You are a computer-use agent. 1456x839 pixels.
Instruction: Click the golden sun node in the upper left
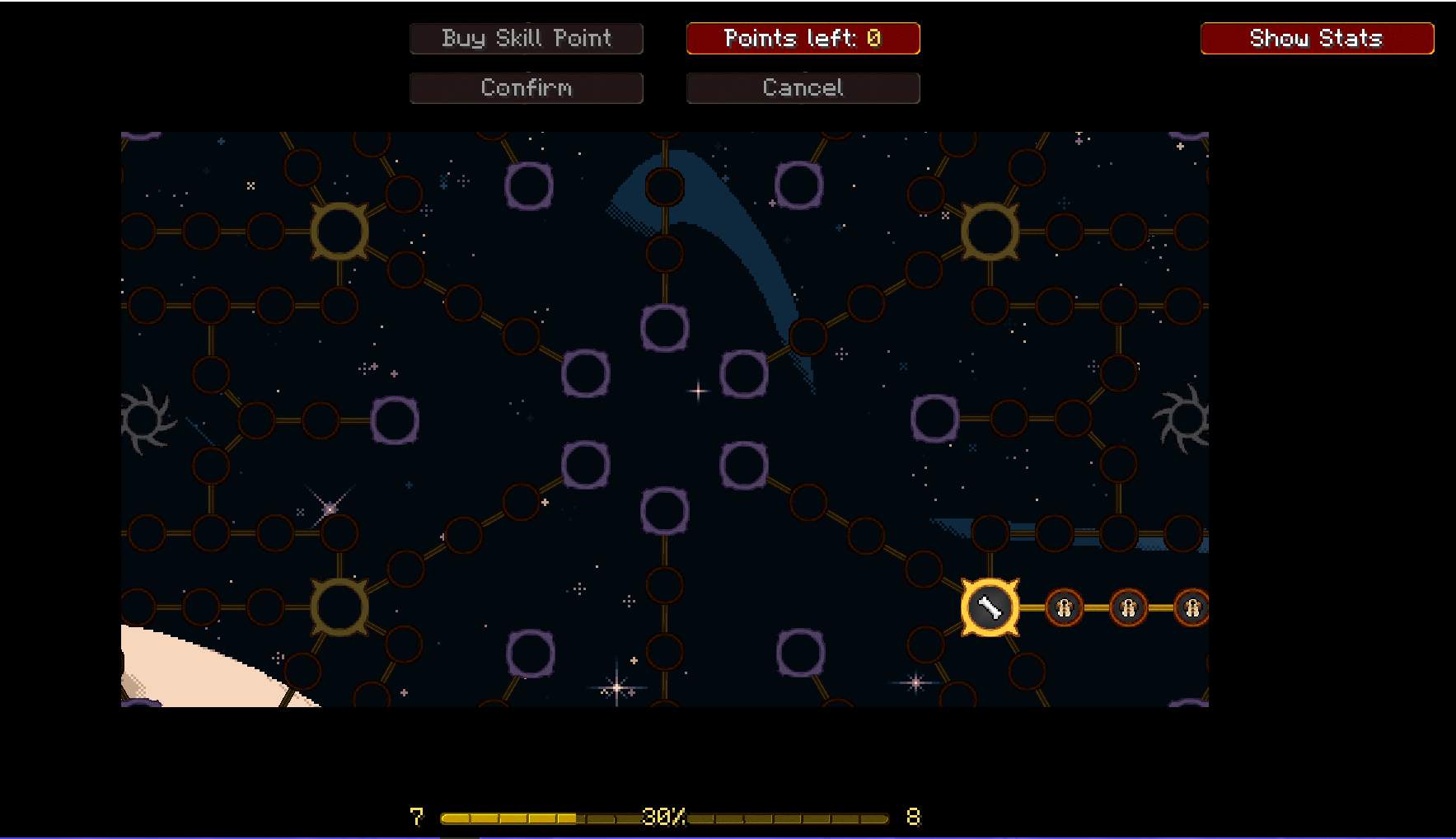pos(339,231)
